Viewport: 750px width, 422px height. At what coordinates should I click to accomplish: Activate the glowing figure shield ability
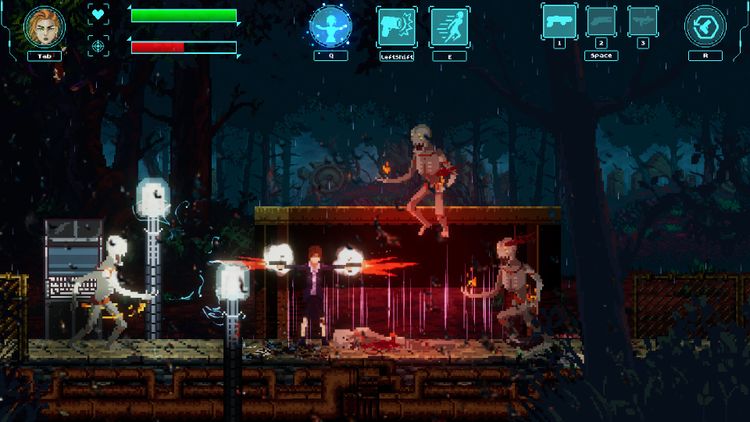coord(330,27)
